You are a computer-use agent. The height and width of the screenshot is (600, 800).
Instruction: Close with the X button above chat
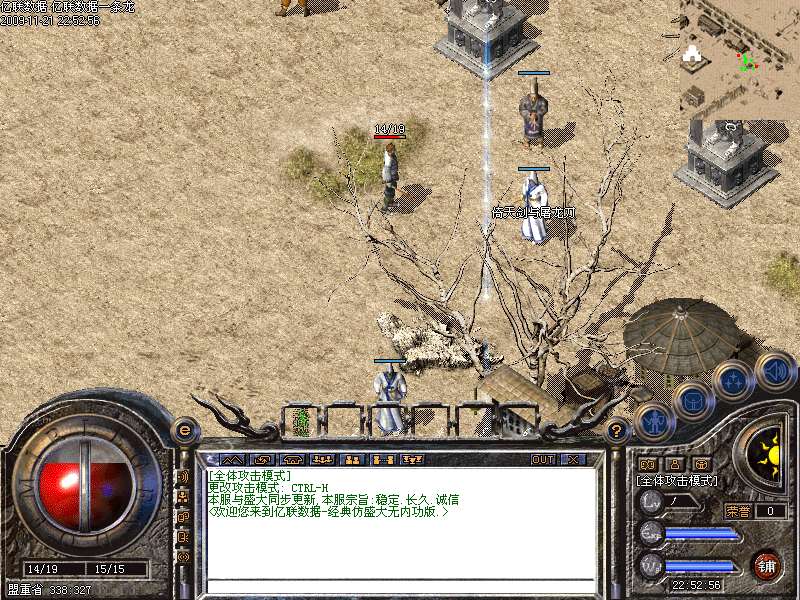tap(574, 460)
